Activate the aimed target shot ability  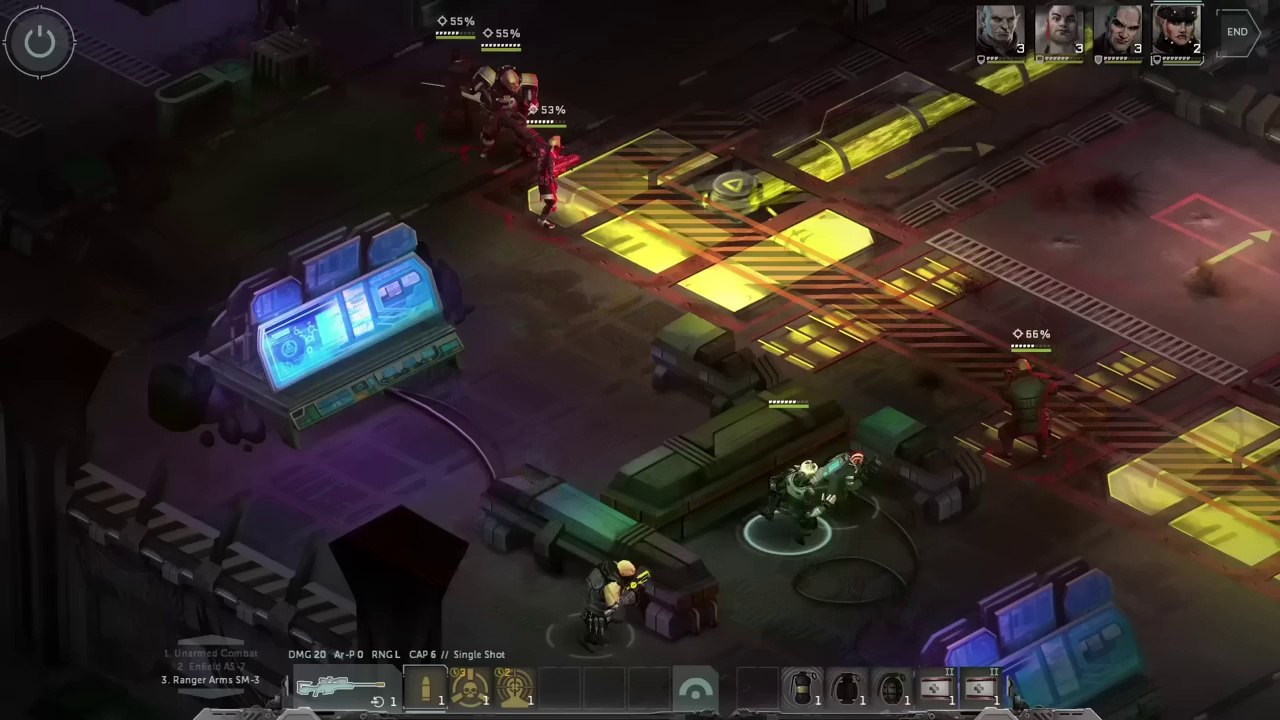[x=515, y=688]
